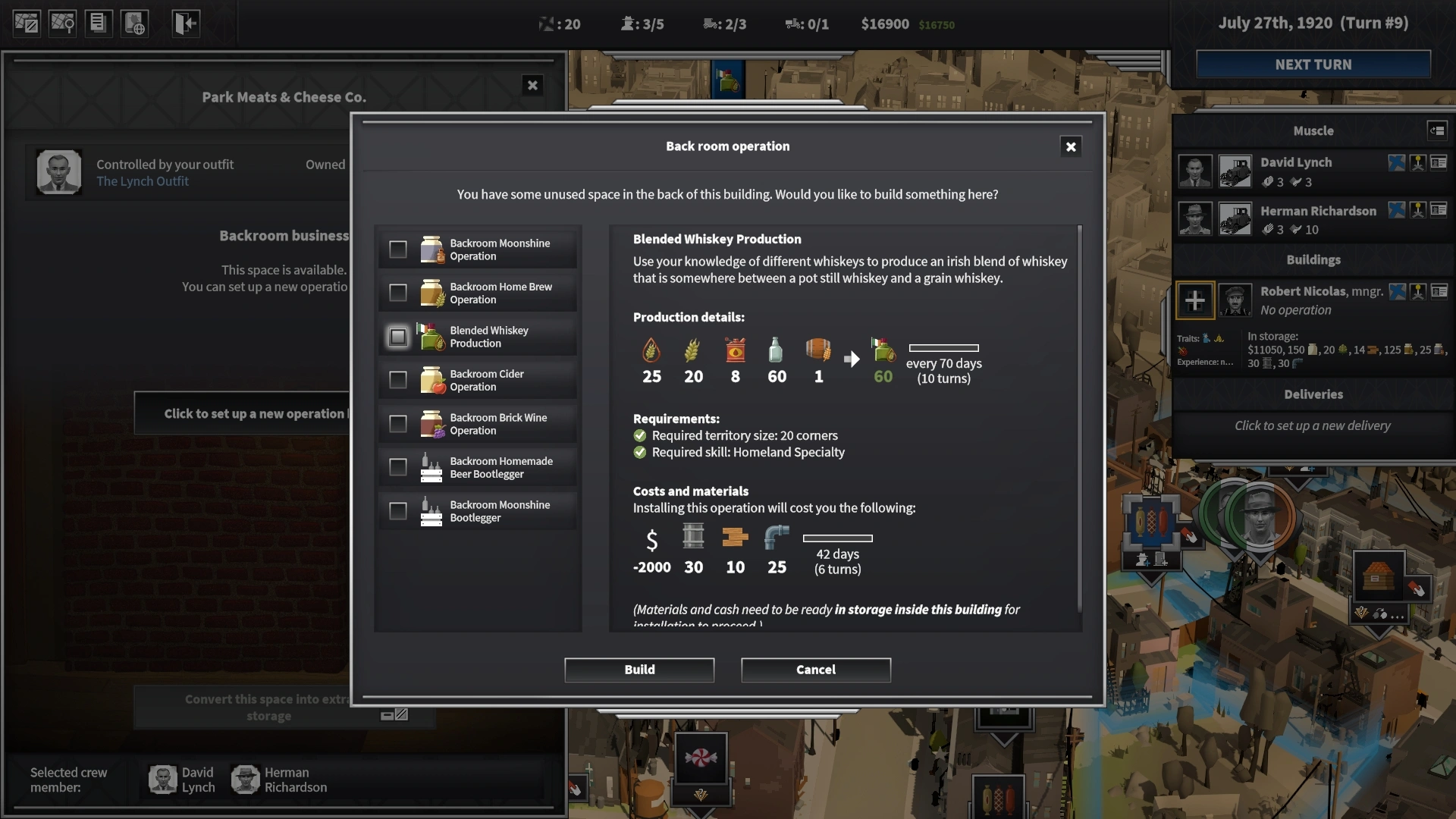Open The Lynch Outfit link
Image resolution: width=1456 pixels, height=819 pixels.
pos(143,181)
